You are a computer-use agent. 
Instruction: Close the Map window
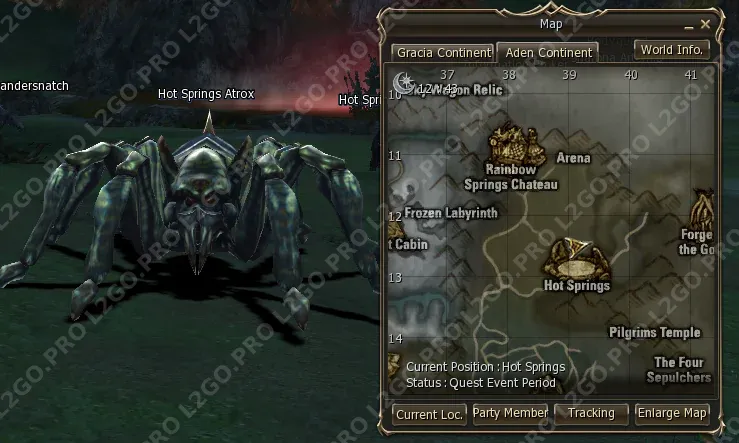point(706,24)
